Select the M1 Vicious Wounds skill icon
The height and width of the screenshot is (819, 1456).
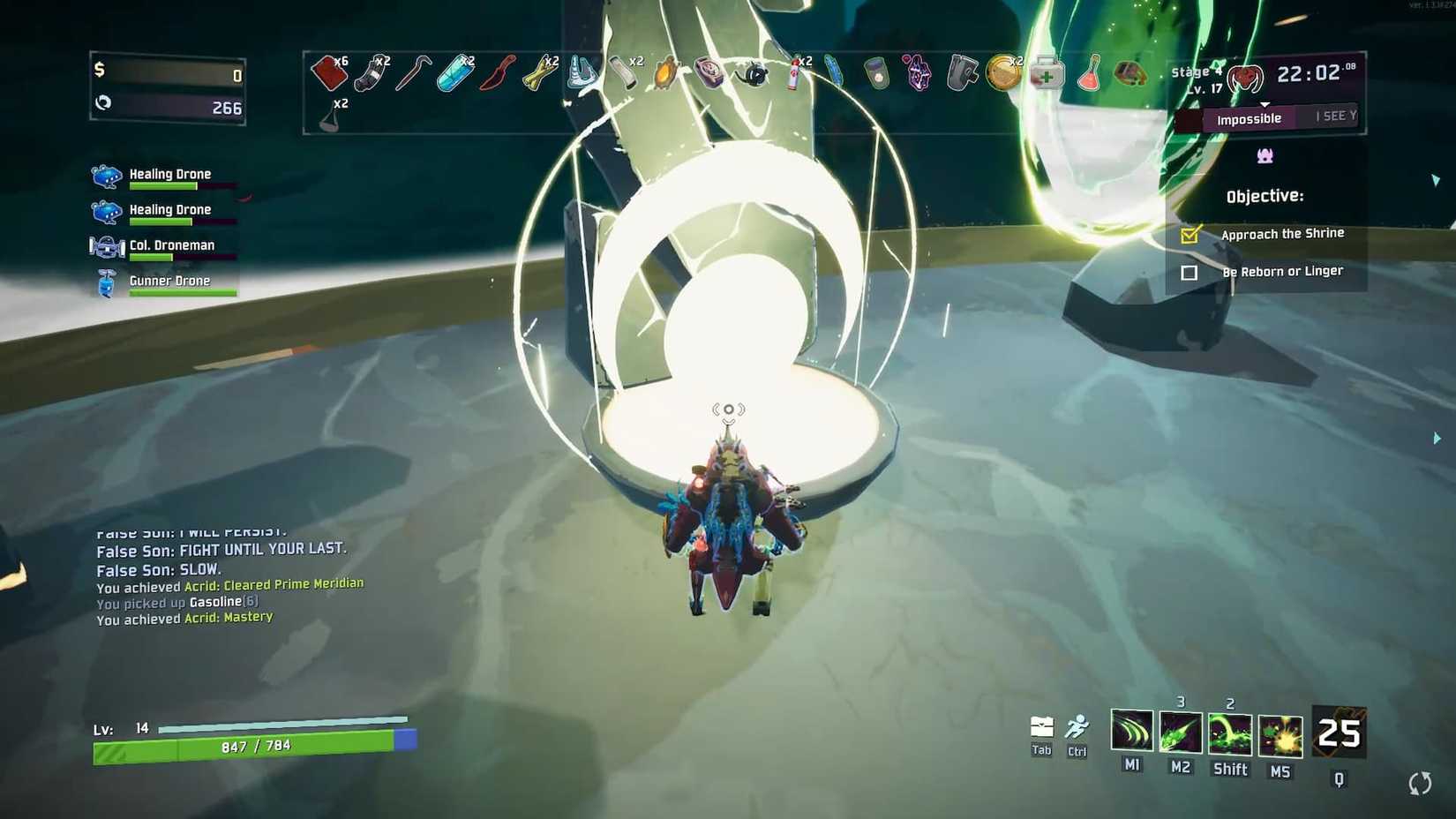pyautogui.click(x=1132, y=733)
